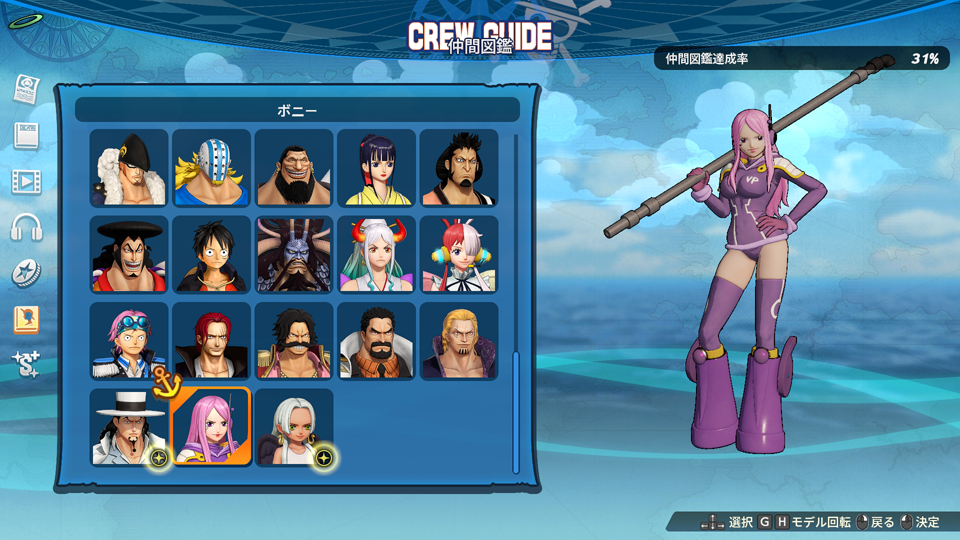This screenshot has width=960, height=540.
Task: Choose Killer with the striped mask
Action: point(211,168)
